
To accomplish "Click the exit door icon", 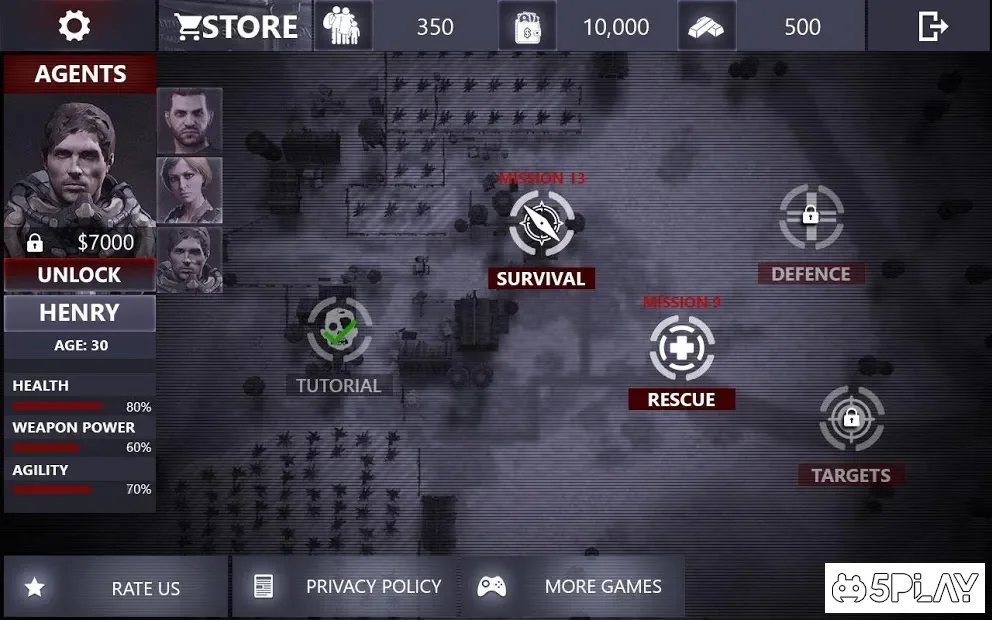I will [932, 26].
